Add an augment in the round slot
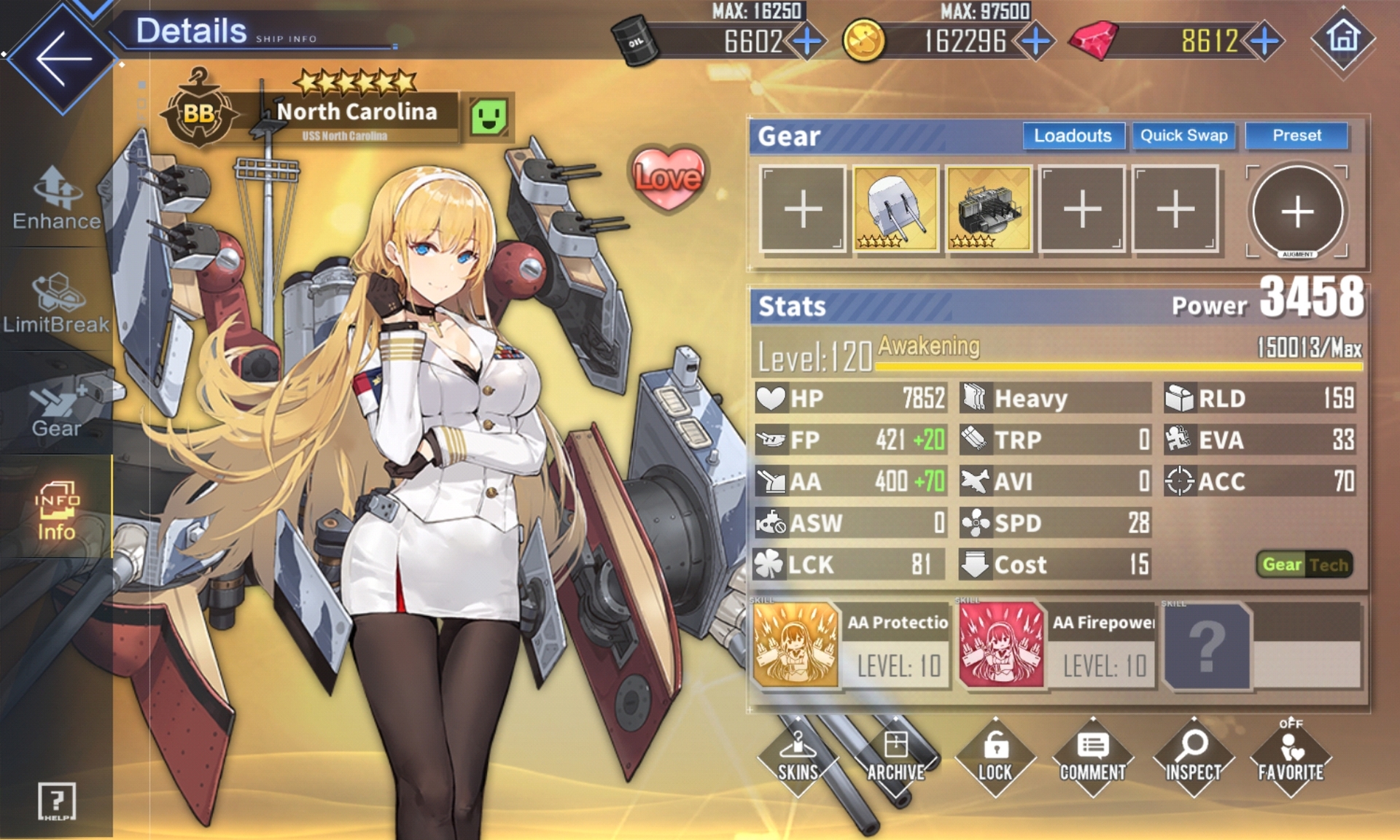The width and height of the screenshot is (1400, 840). click(x=1297, y=211)
